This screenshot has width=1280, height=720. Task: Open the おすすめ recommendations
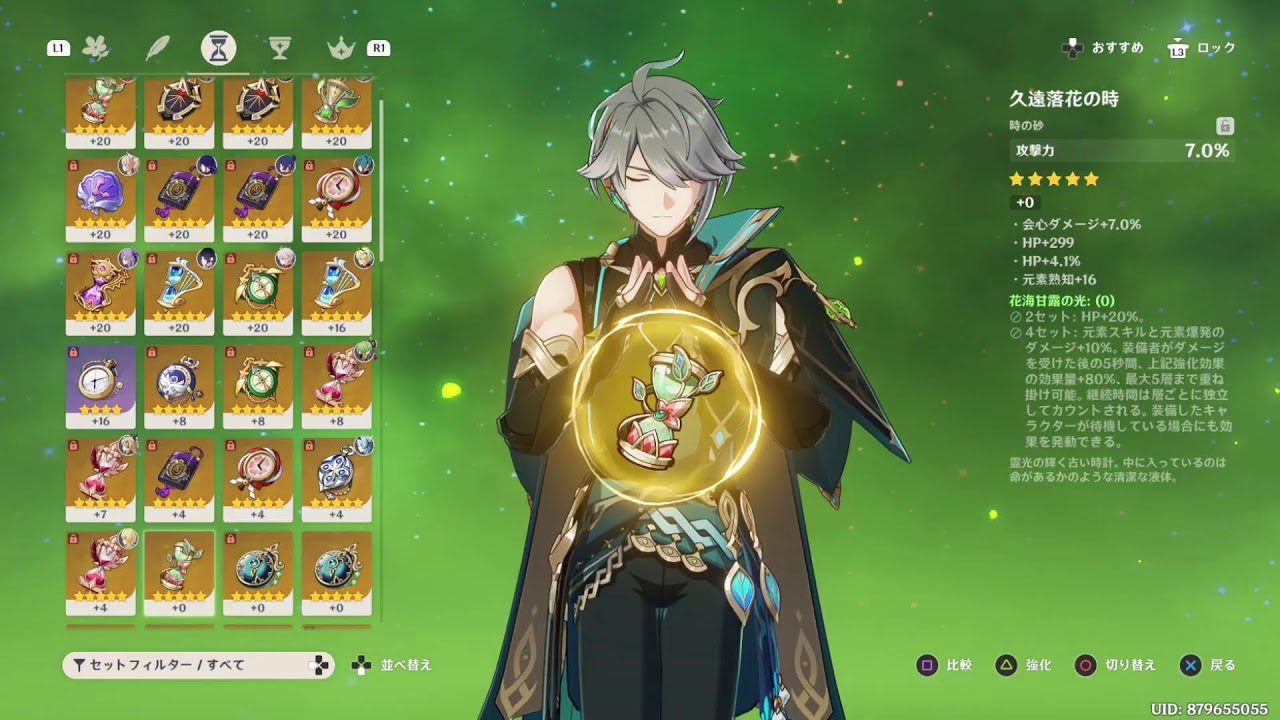tap(1104, 48)
